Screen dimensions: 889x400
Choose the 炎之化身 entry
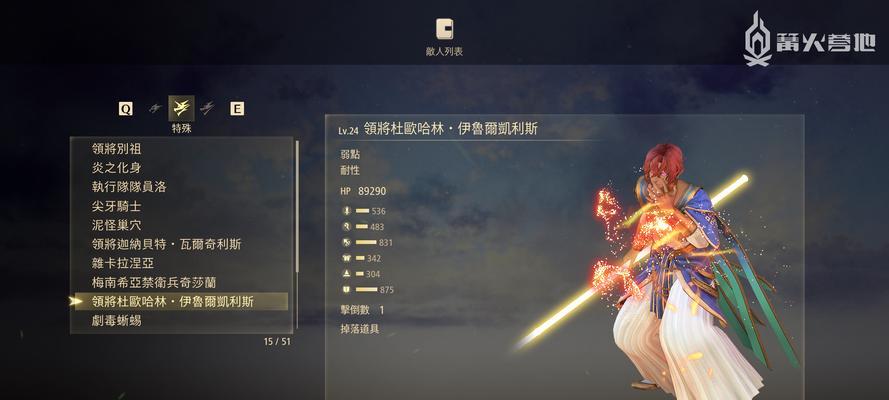116,167
